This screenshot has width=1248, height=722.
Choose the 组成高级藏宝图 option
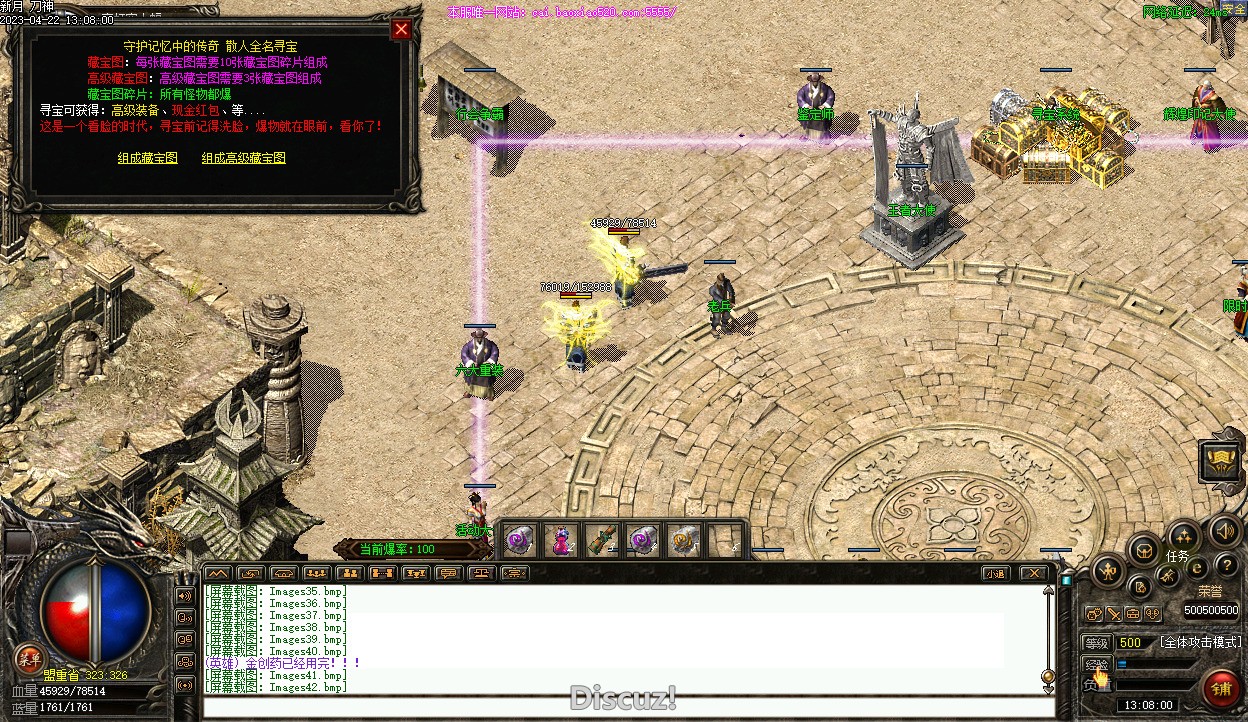(243, 158)
